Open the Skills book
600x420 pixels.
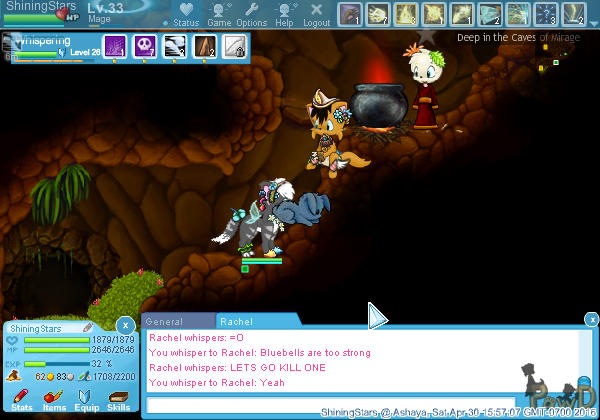click(119, 400)
